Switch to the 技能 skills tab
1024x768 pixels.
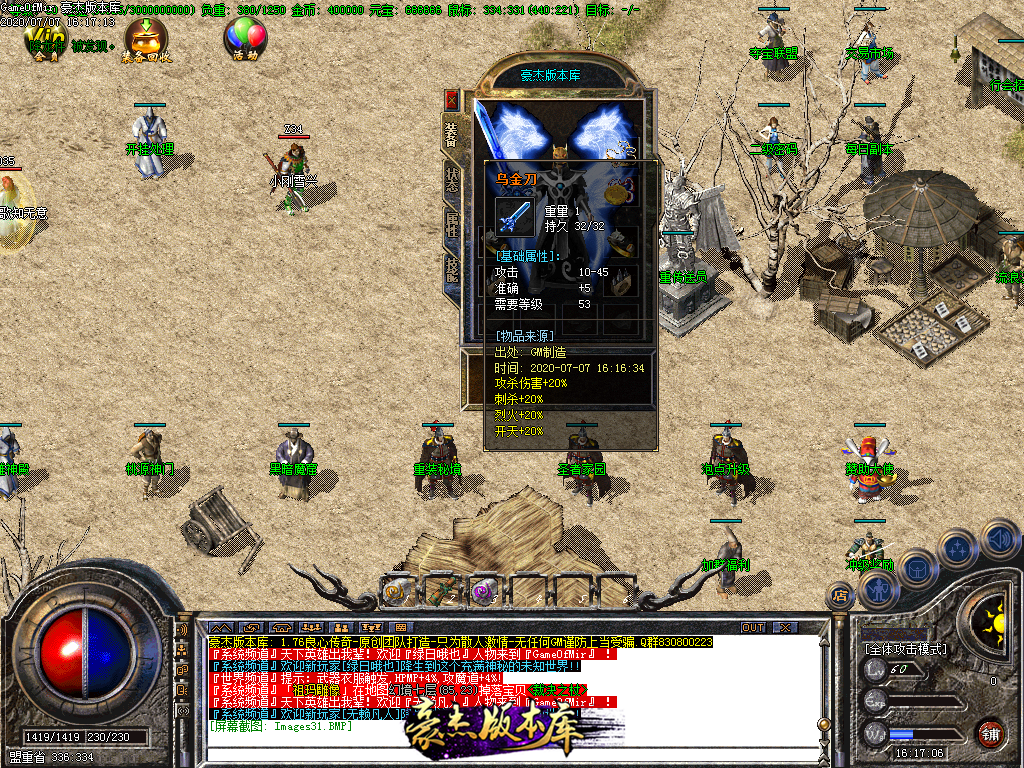(452, 270)
